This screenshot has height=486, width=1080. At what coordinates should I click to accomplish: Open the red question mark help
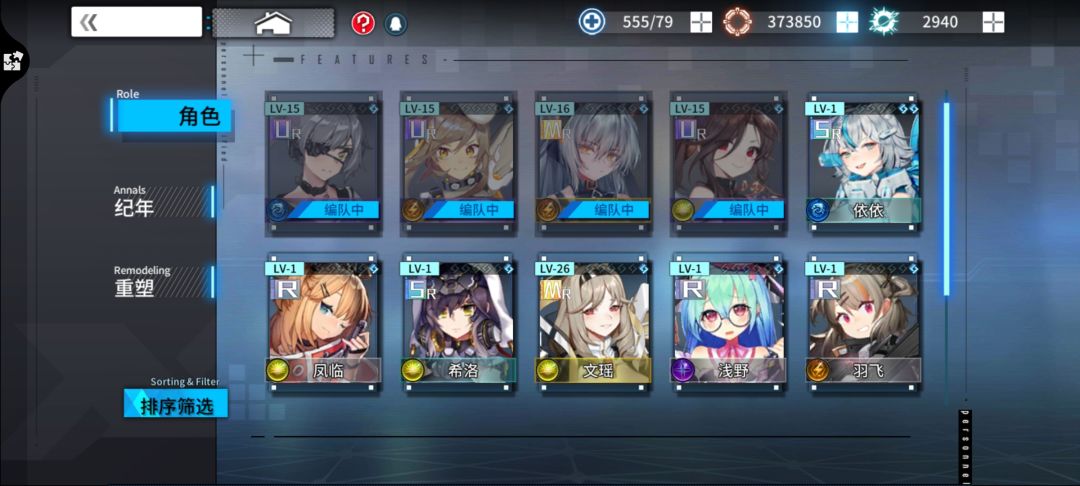[363, 23]
